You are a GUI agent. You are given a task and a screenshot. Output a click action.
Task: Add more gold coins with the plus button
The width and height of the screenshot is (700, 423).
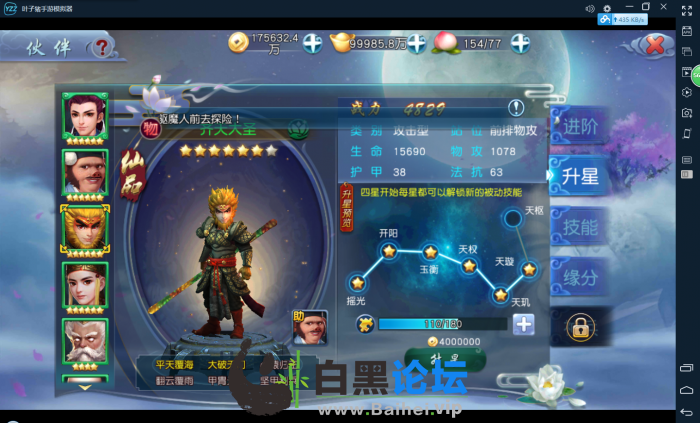(x=312, y=42)
